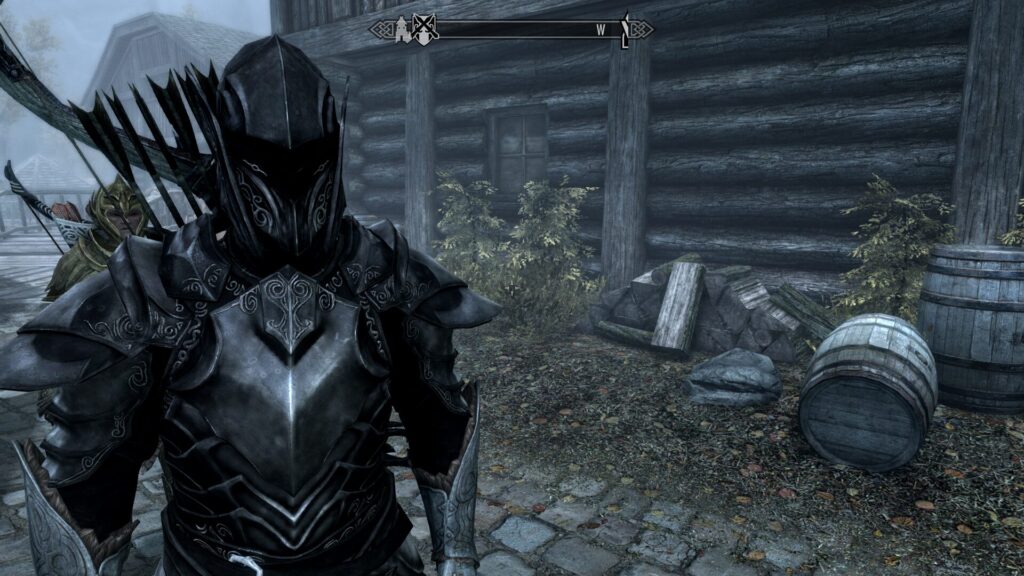Click the West 'W' heading on the compass

pos(601,30)
